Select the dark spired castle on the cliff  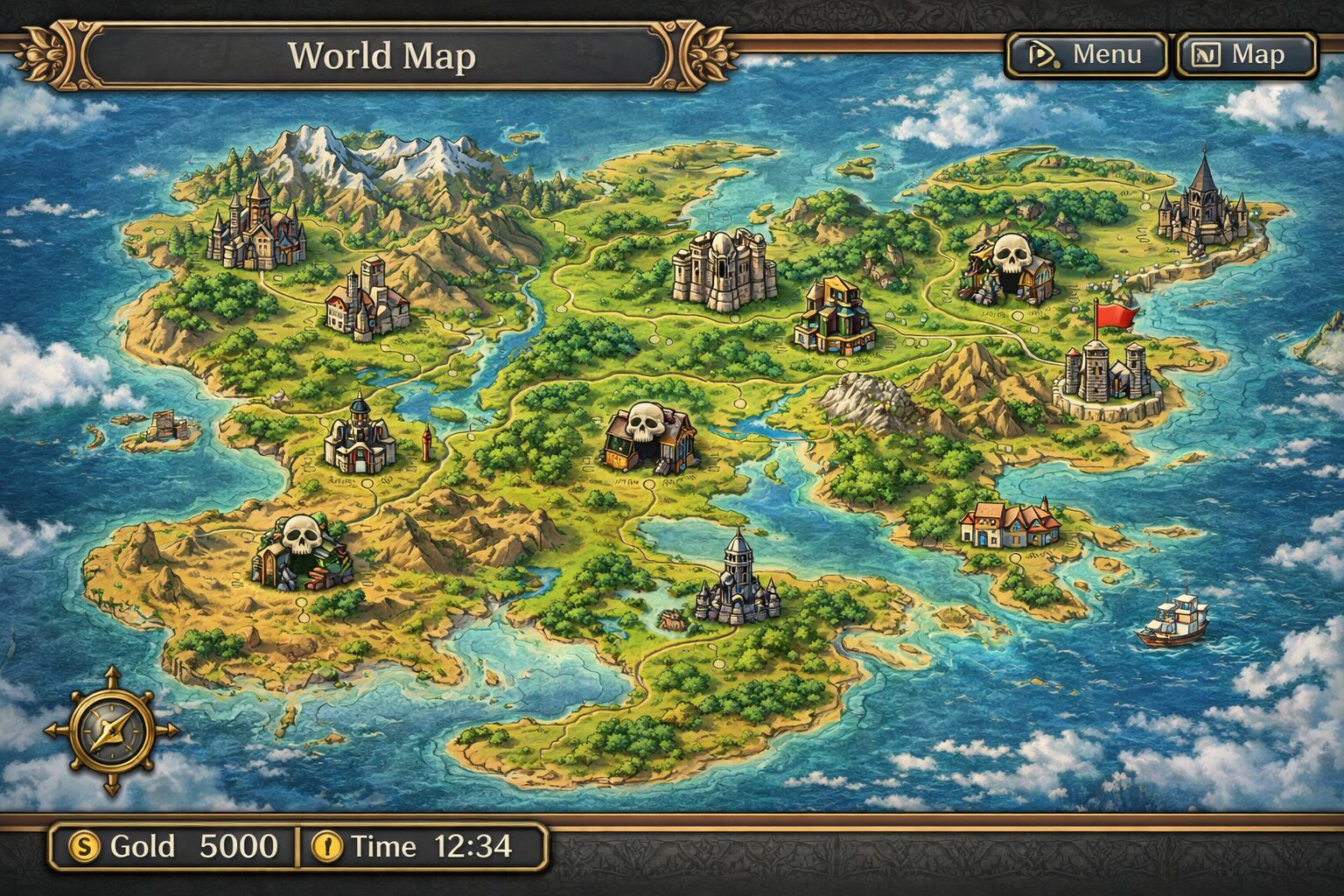(1203, 203)
